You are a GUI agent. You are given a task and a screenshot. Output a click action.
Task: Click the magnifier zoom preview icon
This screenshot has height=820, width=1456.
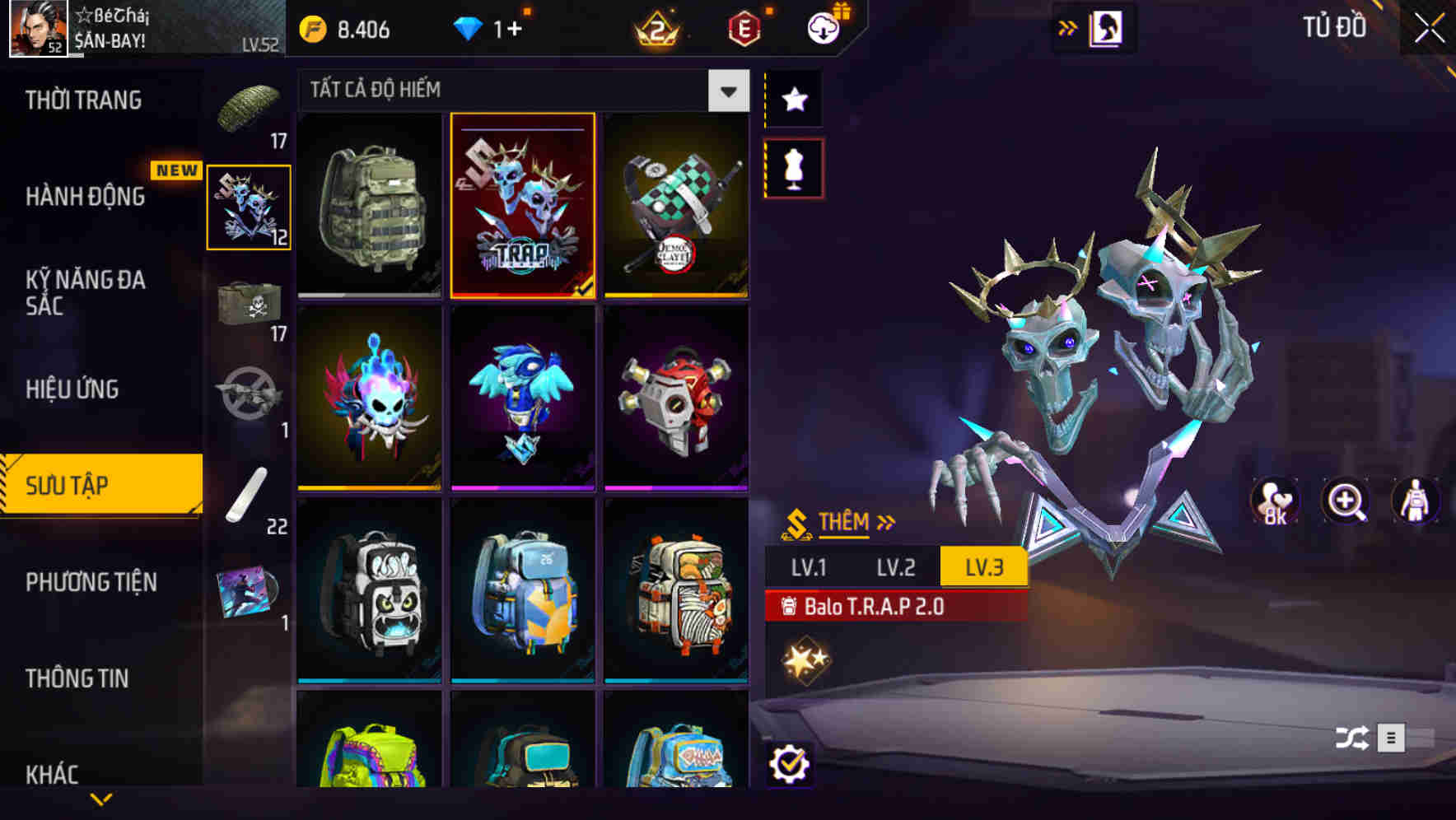[1346, 501]
